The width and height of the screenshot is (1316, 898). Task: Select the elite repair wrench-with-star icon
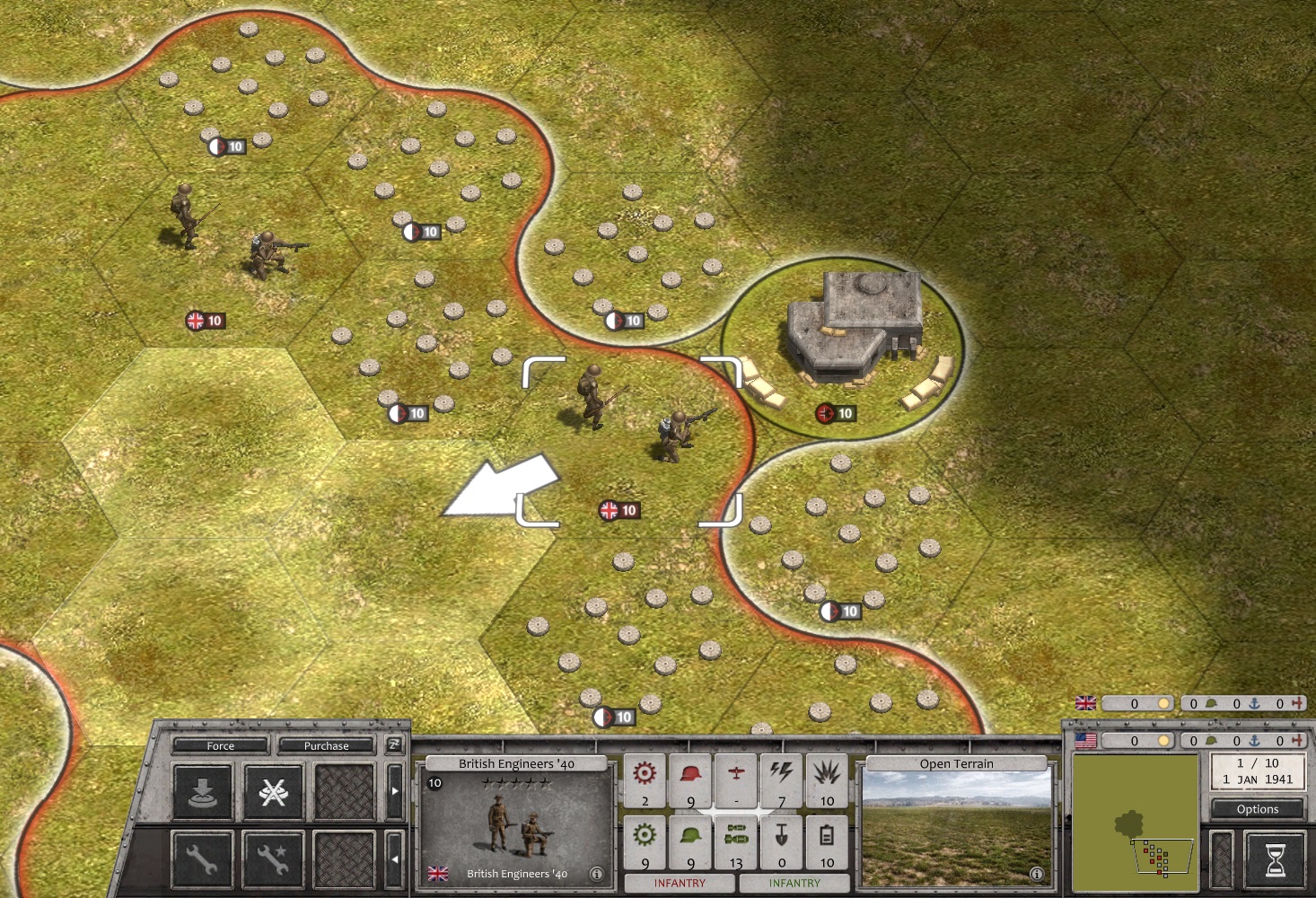click(270, 858)
